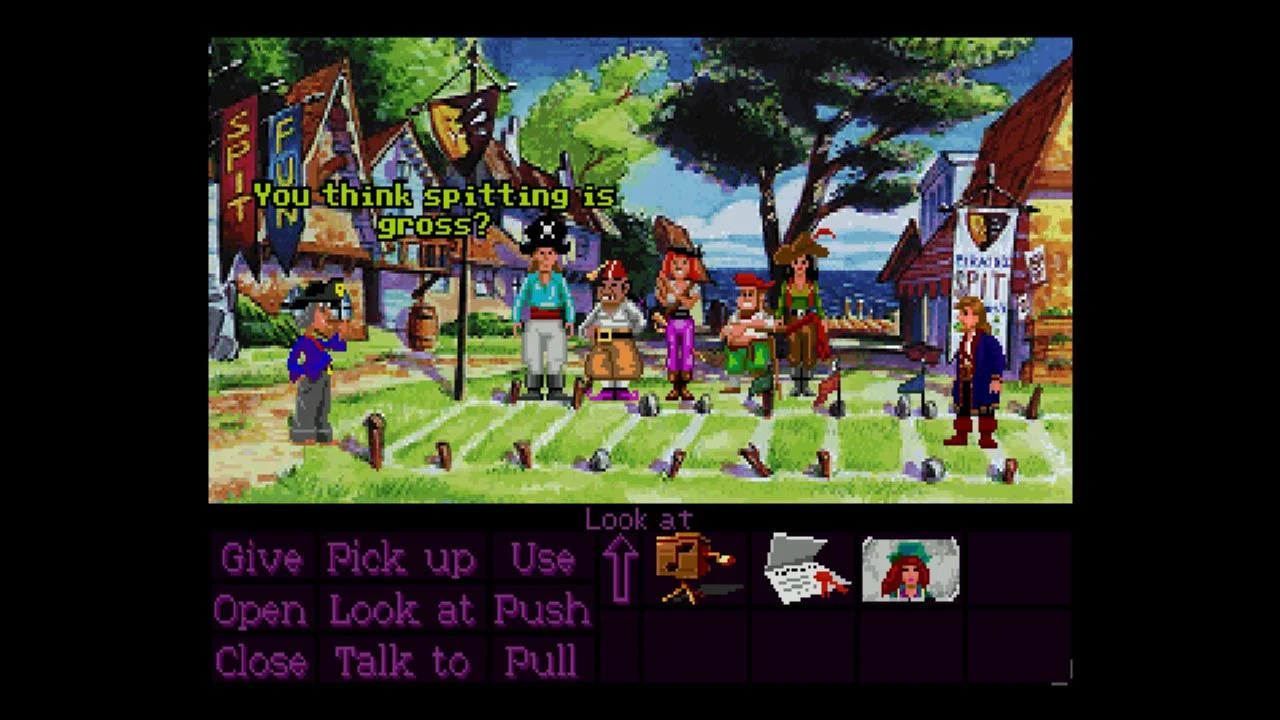Select the Open verb
Screen dimensions: 1280x720
click(259, 610)
